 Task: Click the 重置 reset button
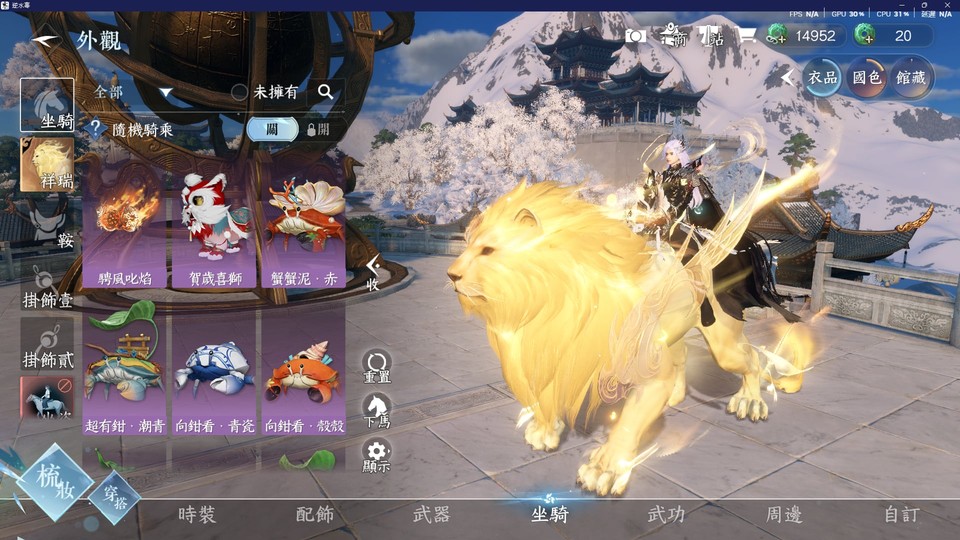point(377,366)
